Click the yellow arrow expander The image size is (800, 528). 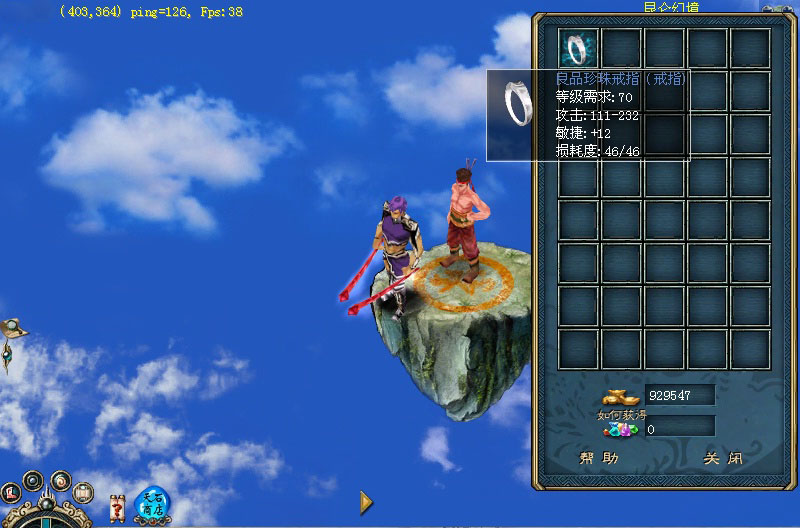coord(367,501)
